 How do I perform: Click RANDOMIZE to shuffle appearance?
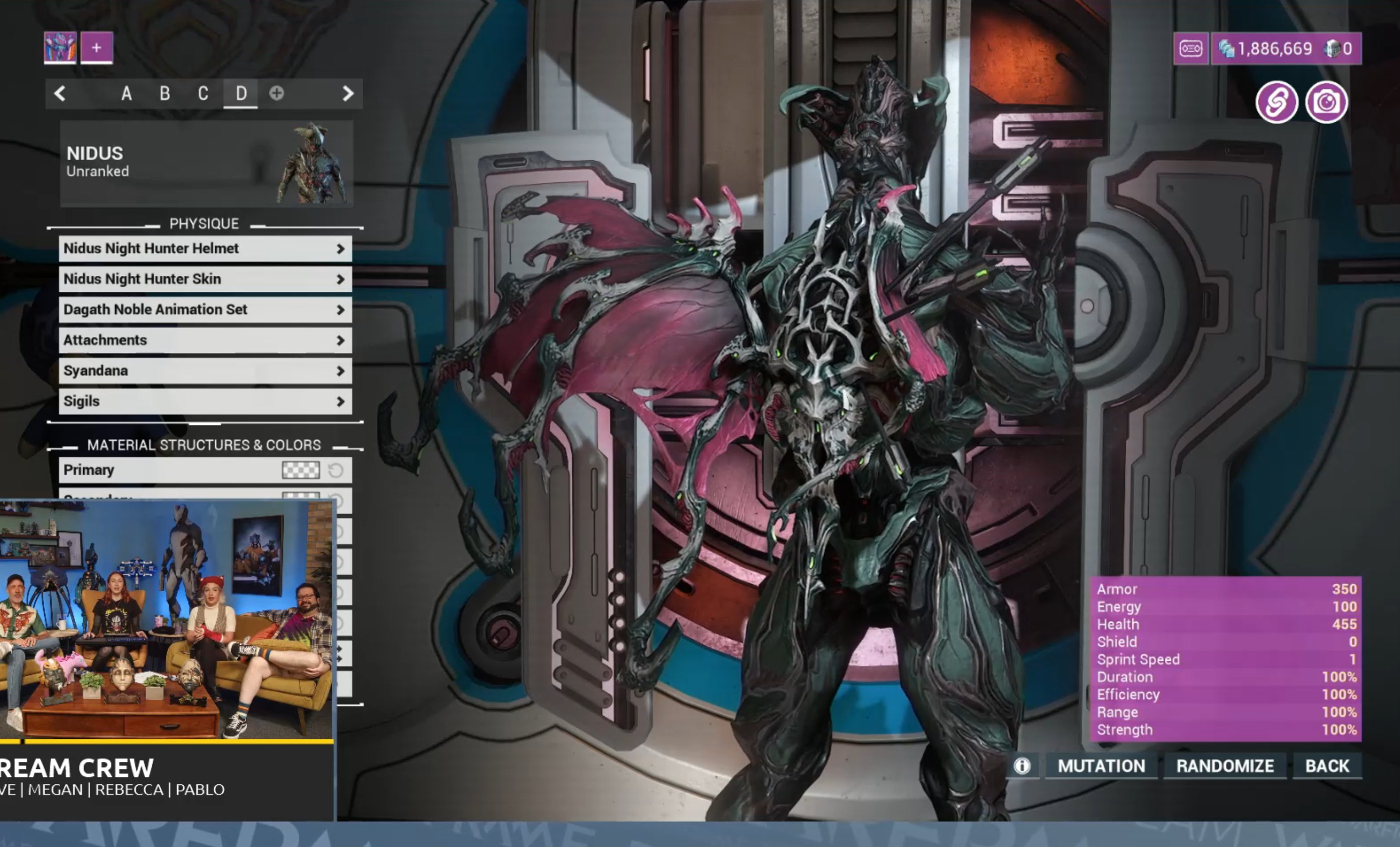(x=1225, y=766)
